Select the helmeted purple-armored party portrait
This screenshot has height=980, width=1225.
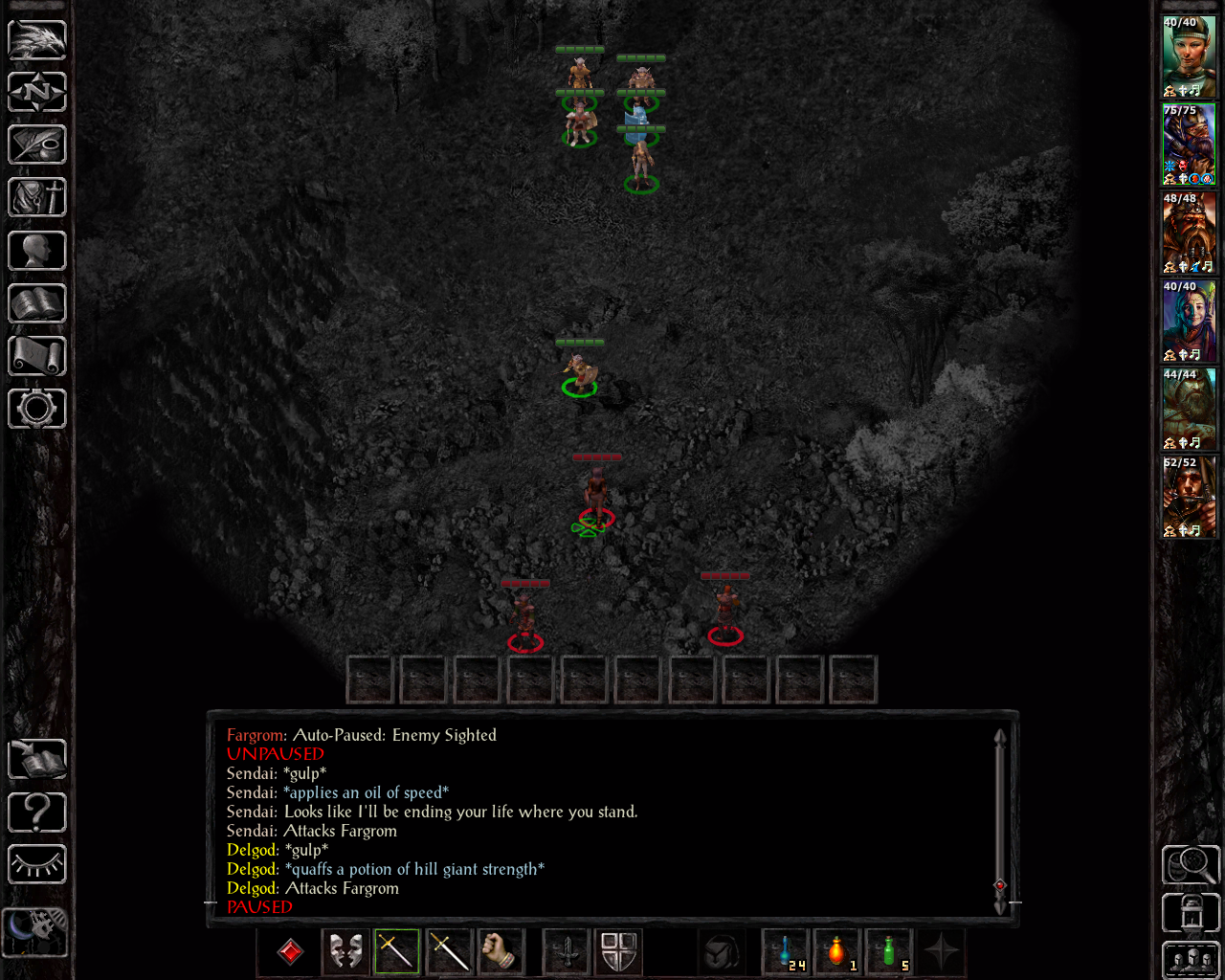[x=1189, y=145]
